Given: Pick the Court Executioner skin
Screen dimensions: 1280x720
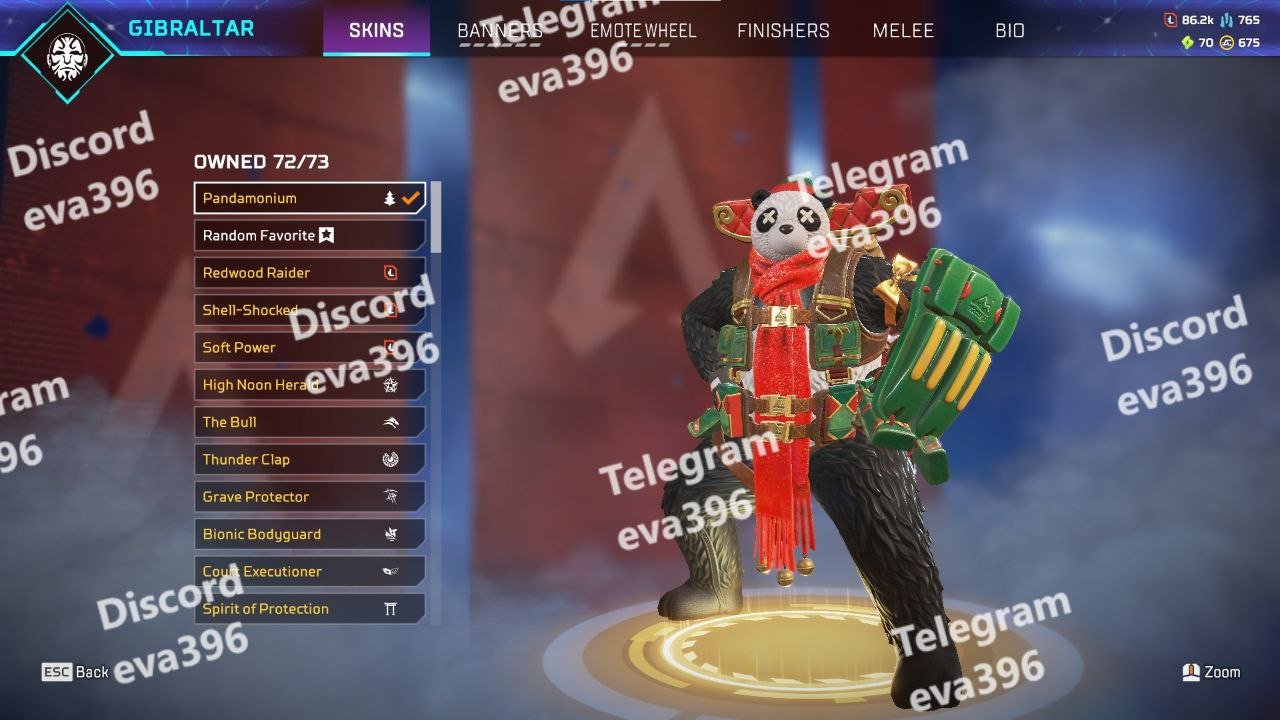Looking at the screenshot, I should click(309, 572).
